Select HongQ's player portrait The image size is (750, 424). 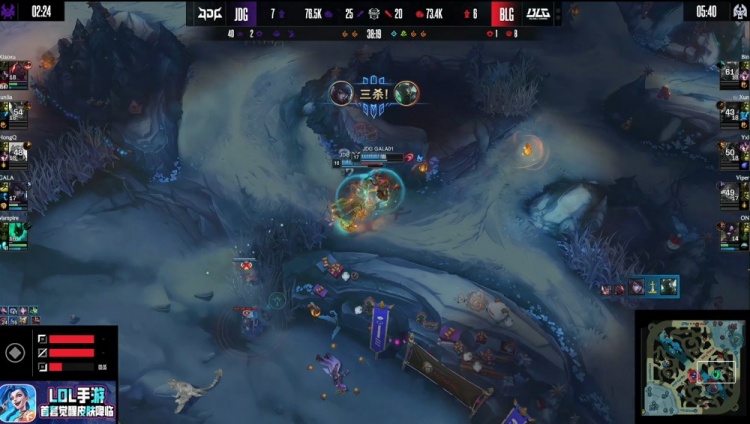[17, 152]
